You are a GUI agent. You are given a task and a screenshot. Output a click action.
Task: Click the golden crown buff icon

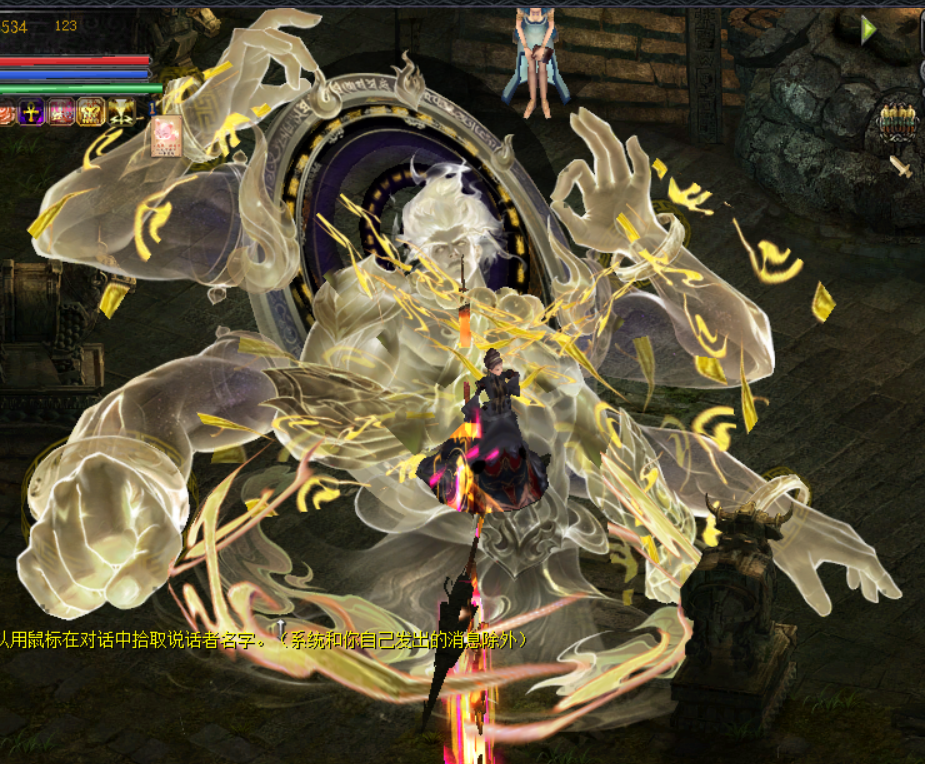coord(91,112)
